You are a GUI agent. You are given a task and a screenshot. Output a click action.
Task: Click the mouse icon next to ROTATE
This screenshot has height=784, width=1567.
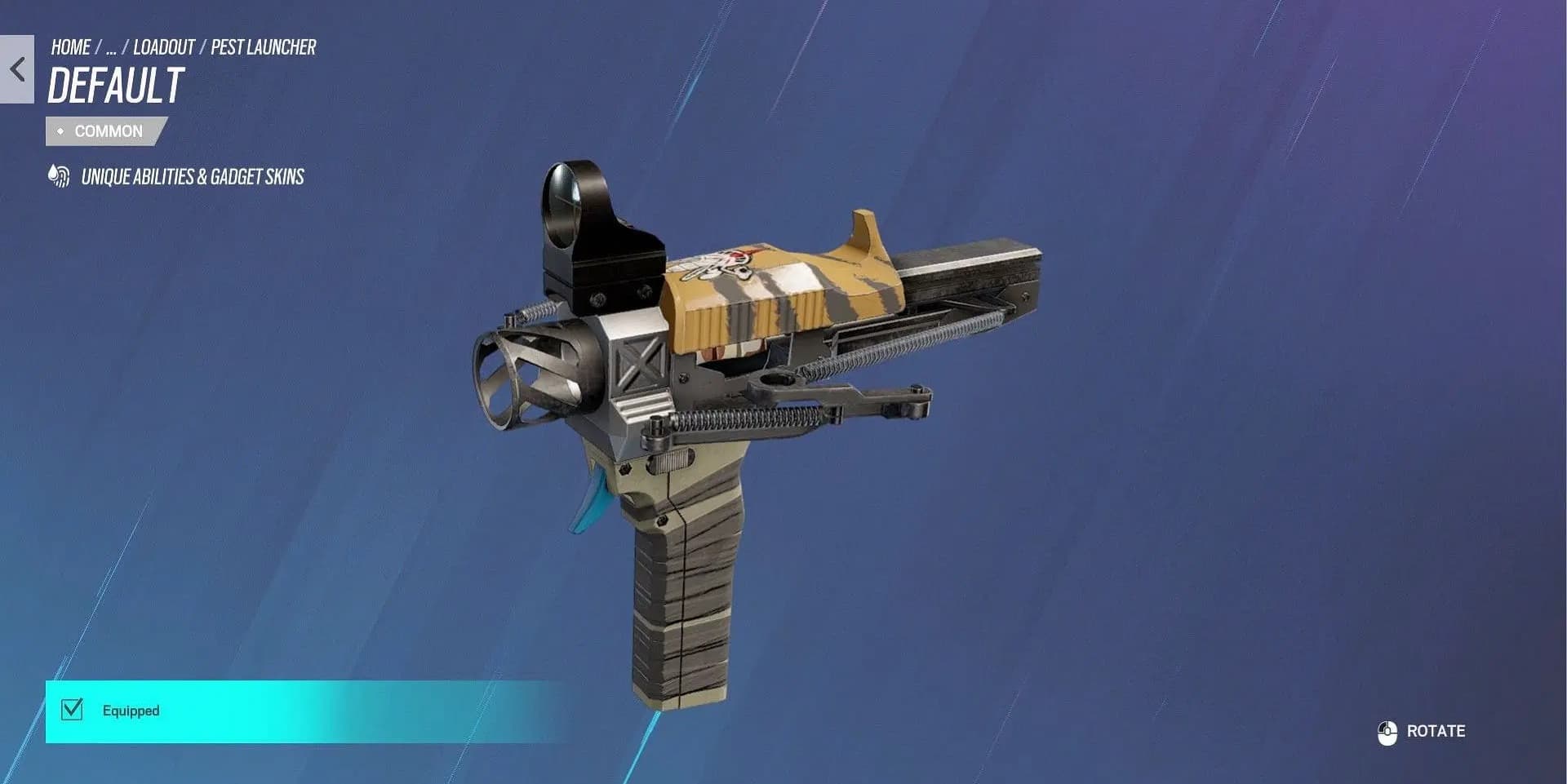point(1386,732)
